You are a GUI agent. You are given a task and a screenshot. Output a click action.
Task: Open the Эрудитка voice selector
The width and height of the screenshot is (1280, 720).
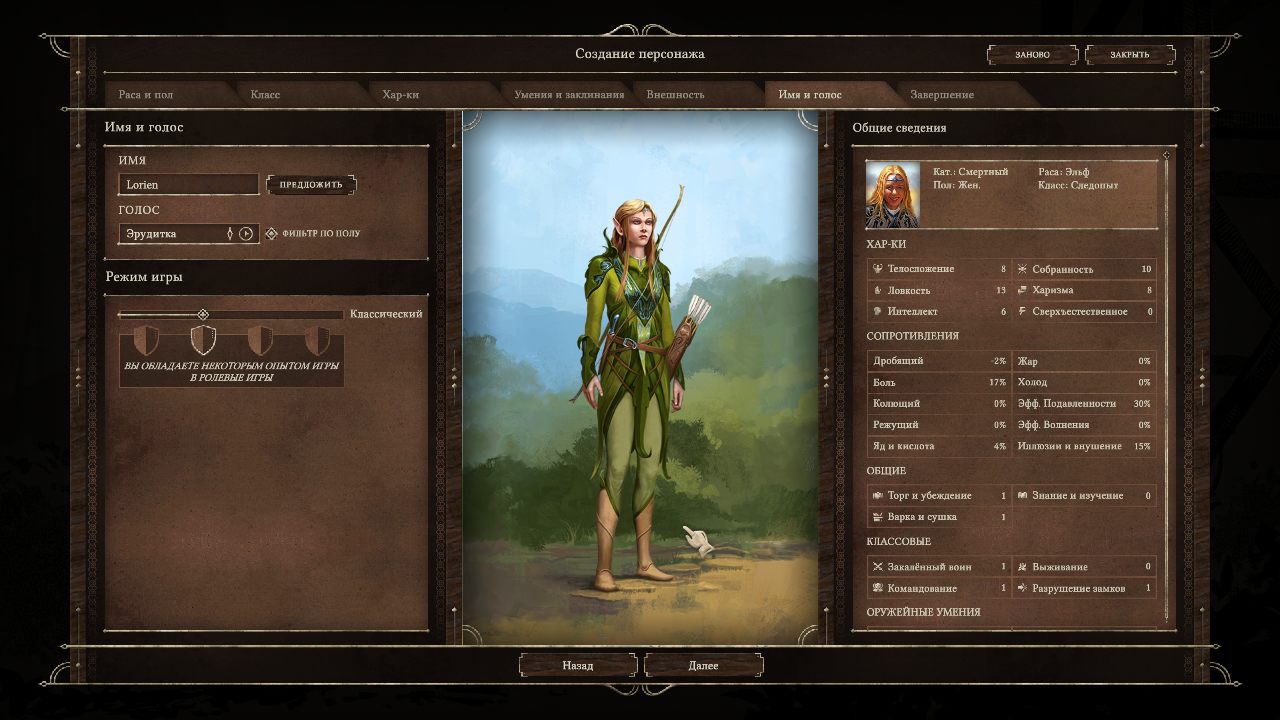pos(176,234)
